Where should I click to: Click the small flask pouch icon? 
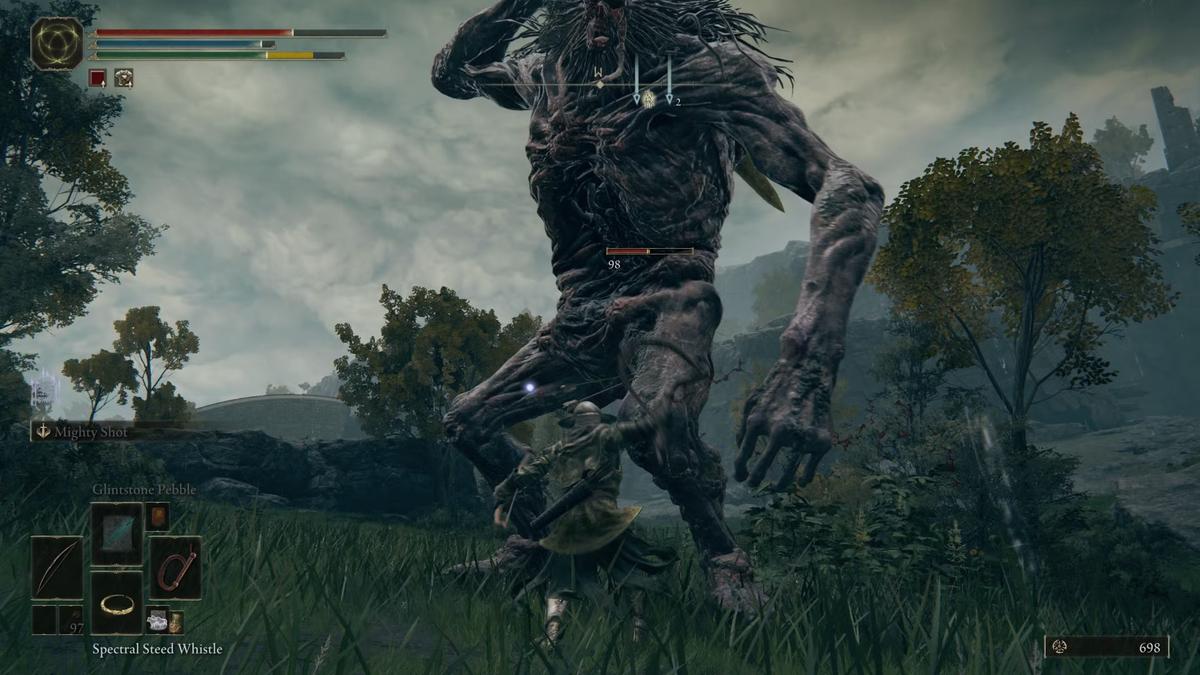coord(176,621)
